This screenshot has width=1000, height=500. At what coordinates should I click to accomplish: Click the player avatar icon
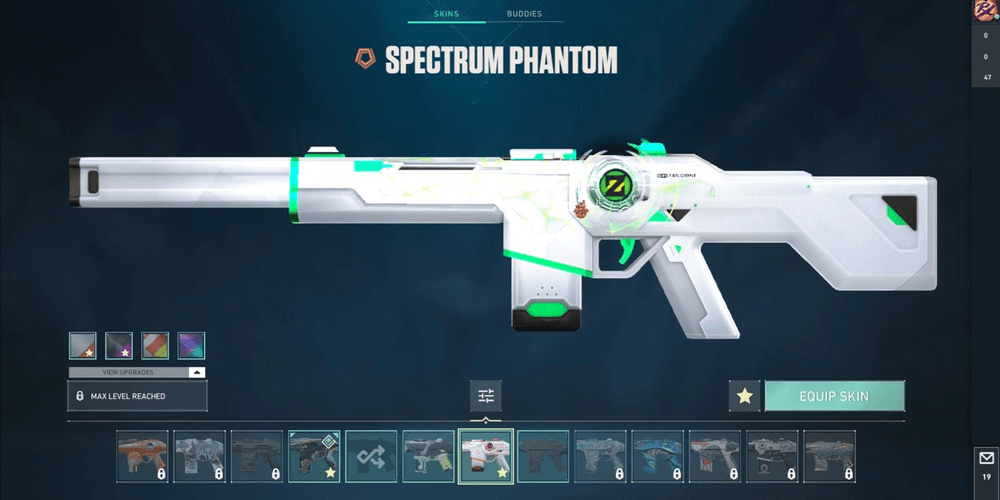[x=986, y=11]
